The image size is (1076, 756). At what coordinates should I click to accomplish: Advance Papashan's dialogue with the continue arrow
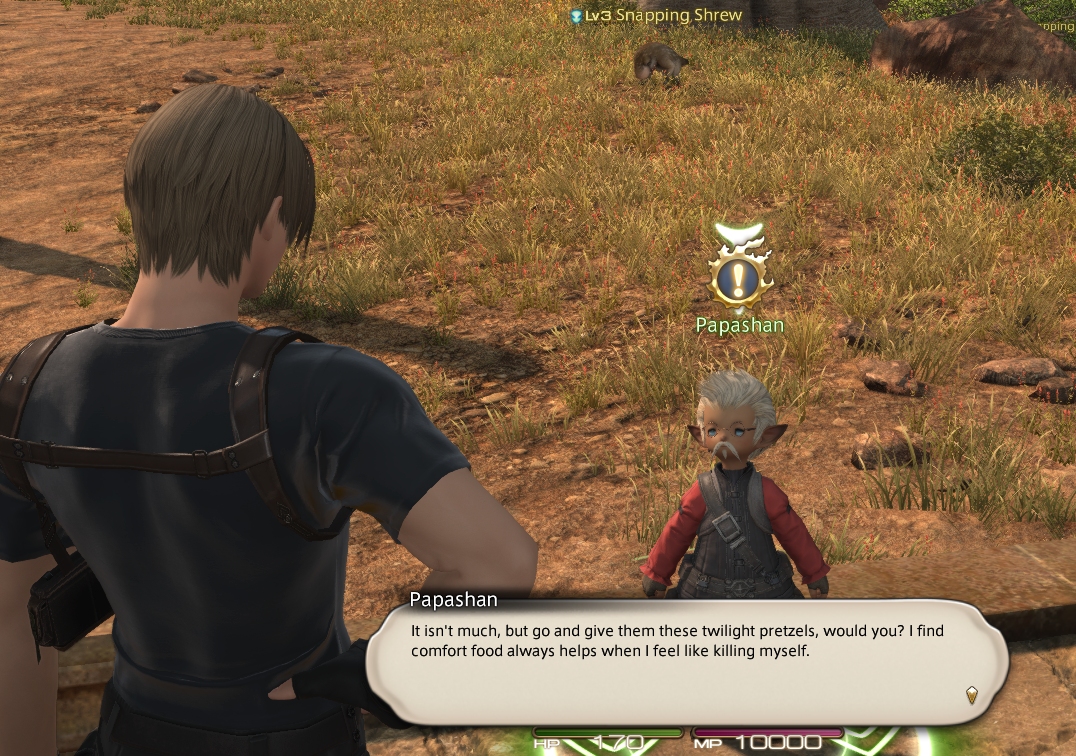970,694
